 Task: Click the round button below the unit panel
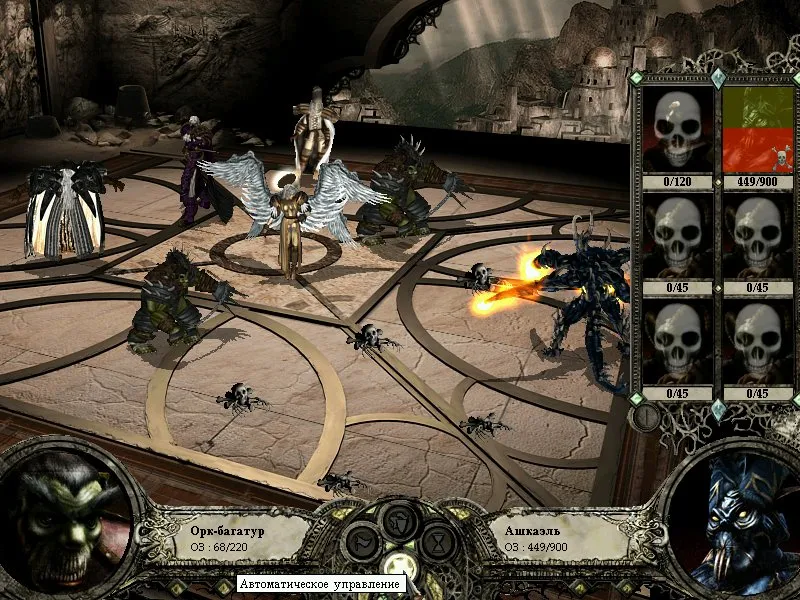[x=646, y=414]
